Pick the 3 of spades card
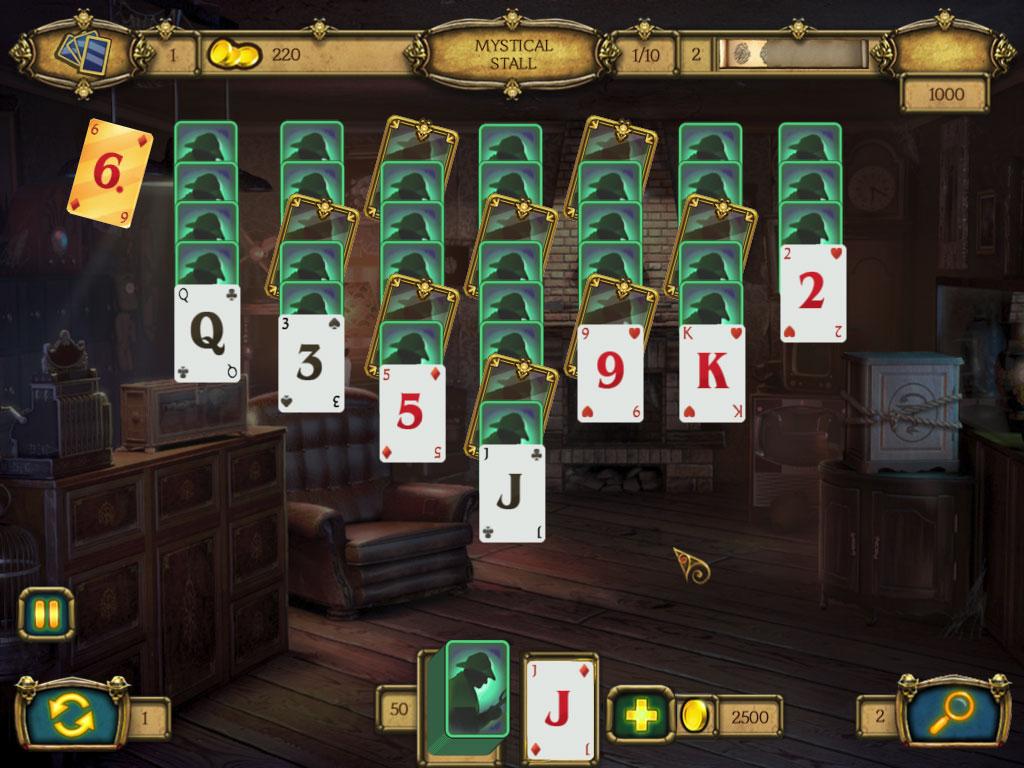 pos(310,364)
